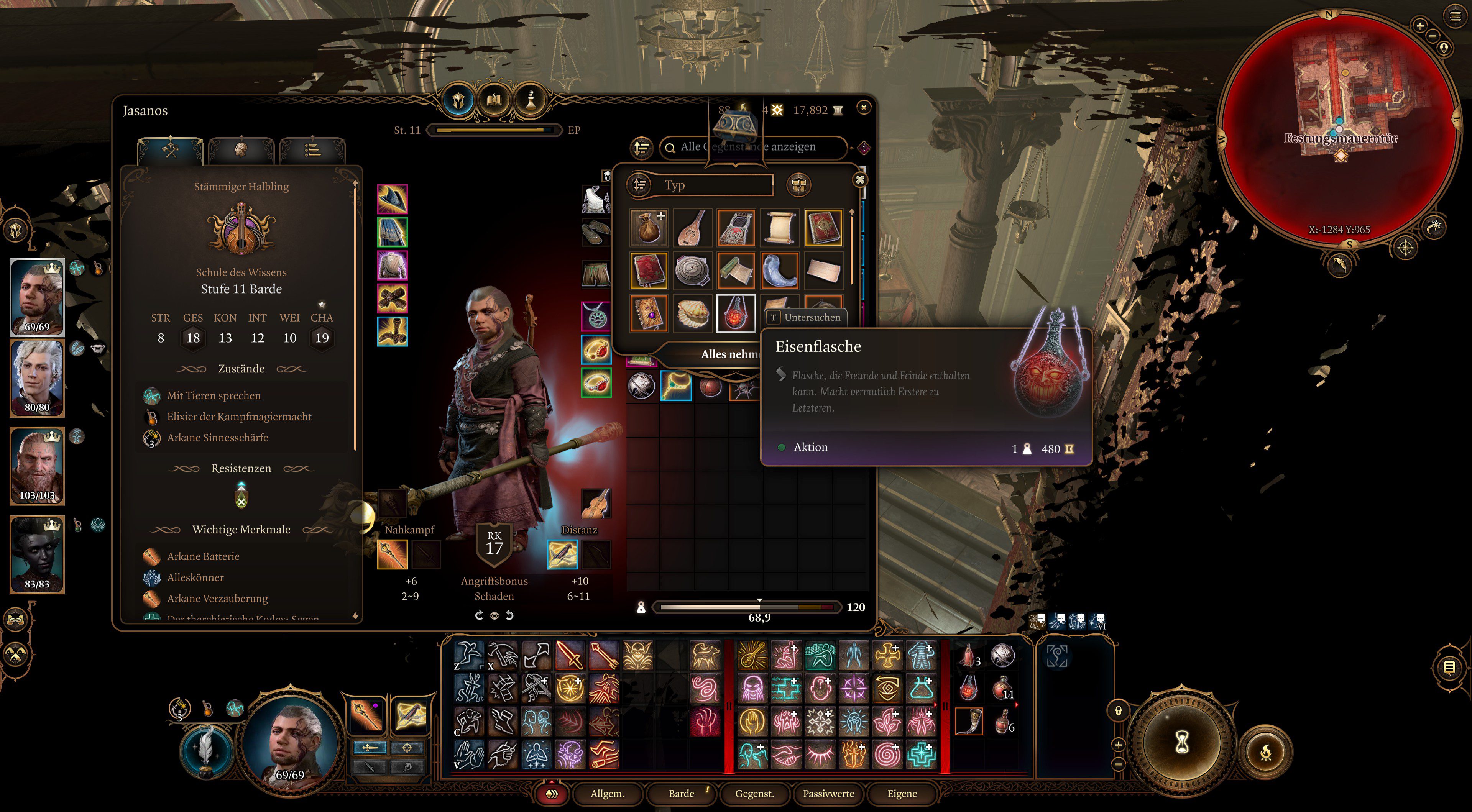Image resolution: width=1472 pixels, height=812 pixels.
Task: Select the Eisenflasche item in container
Action: click(736, 313)
